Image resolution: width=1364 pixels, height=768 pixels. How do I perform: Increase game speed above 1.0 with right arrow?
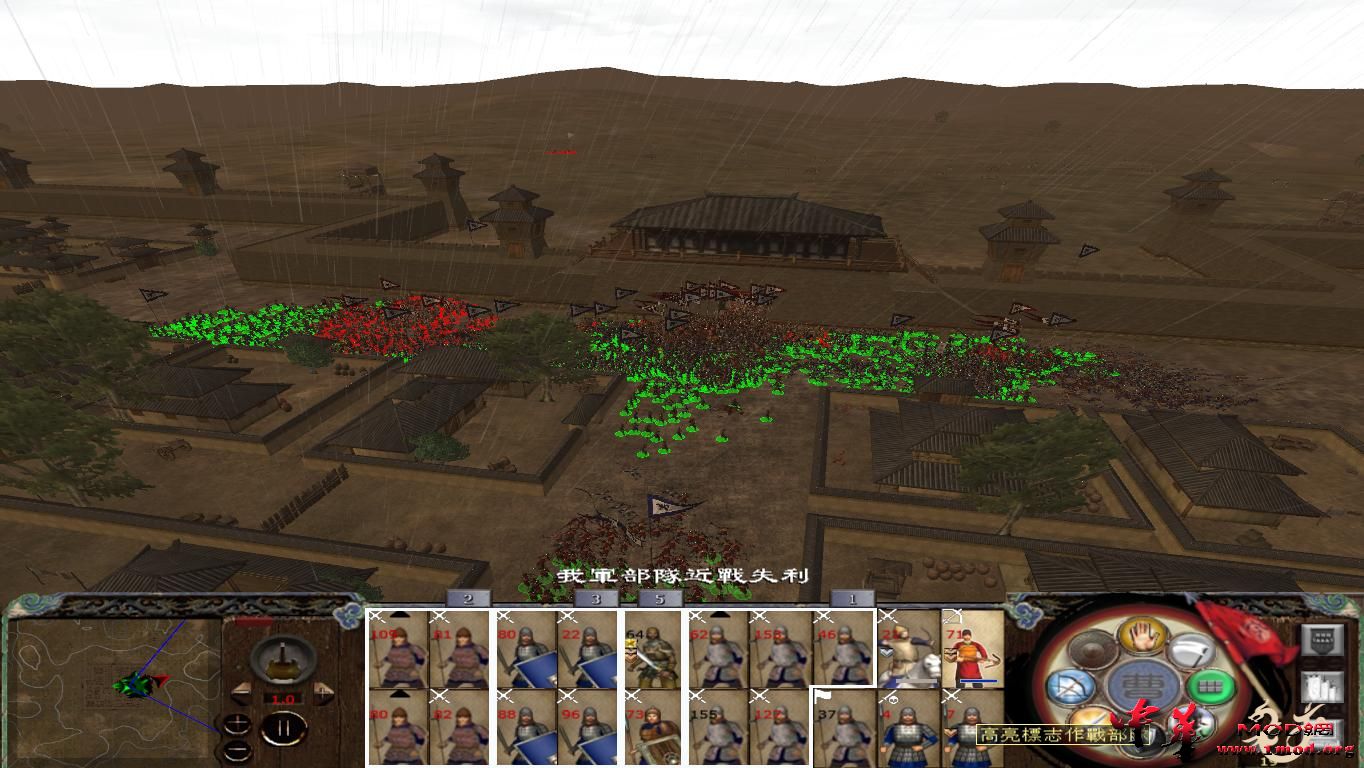[x=323, y=693]
